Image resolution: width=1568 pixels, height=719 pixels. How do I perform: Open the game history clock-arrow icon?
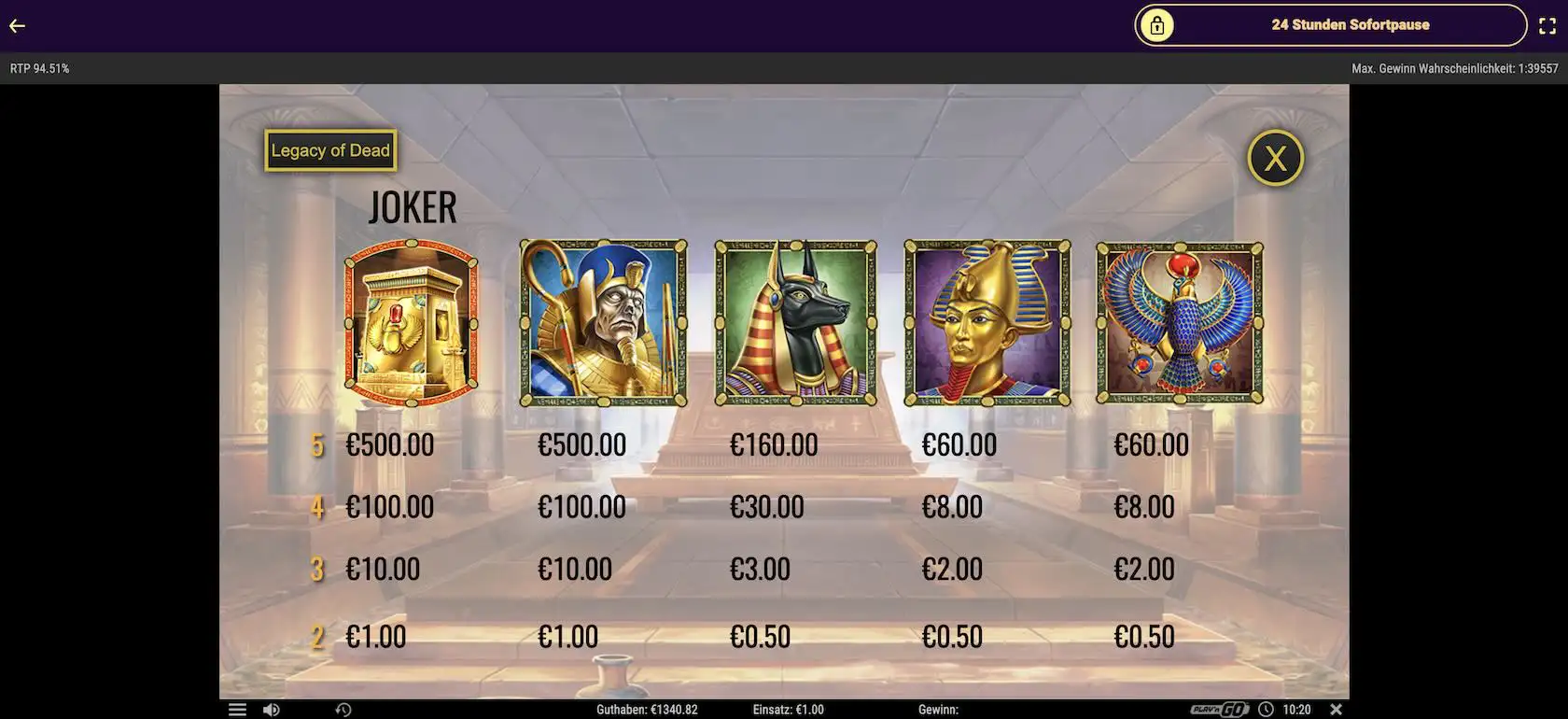click(343, 710)
